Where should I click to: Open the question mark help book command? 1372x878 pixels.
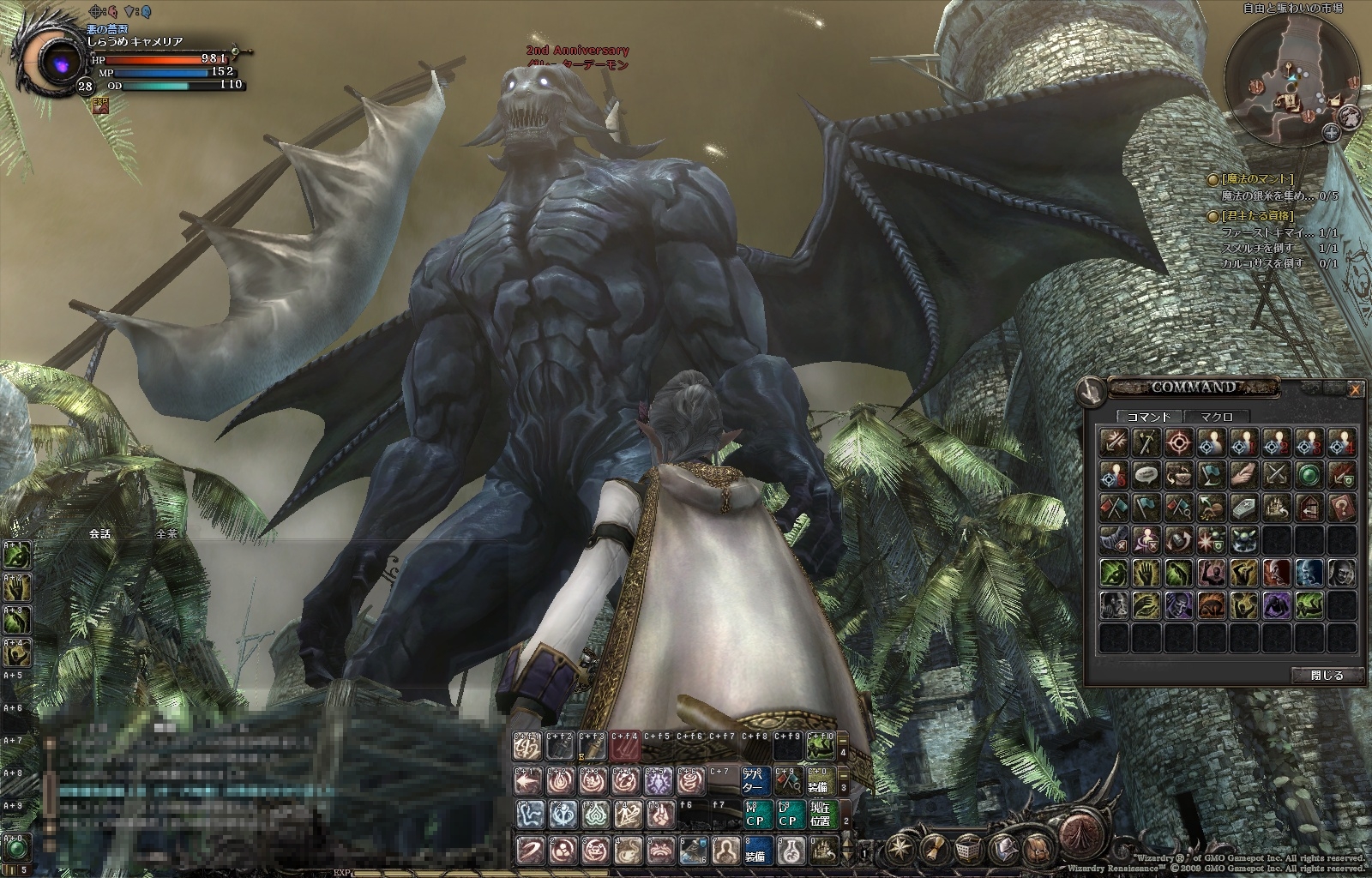pos(1342,507)
